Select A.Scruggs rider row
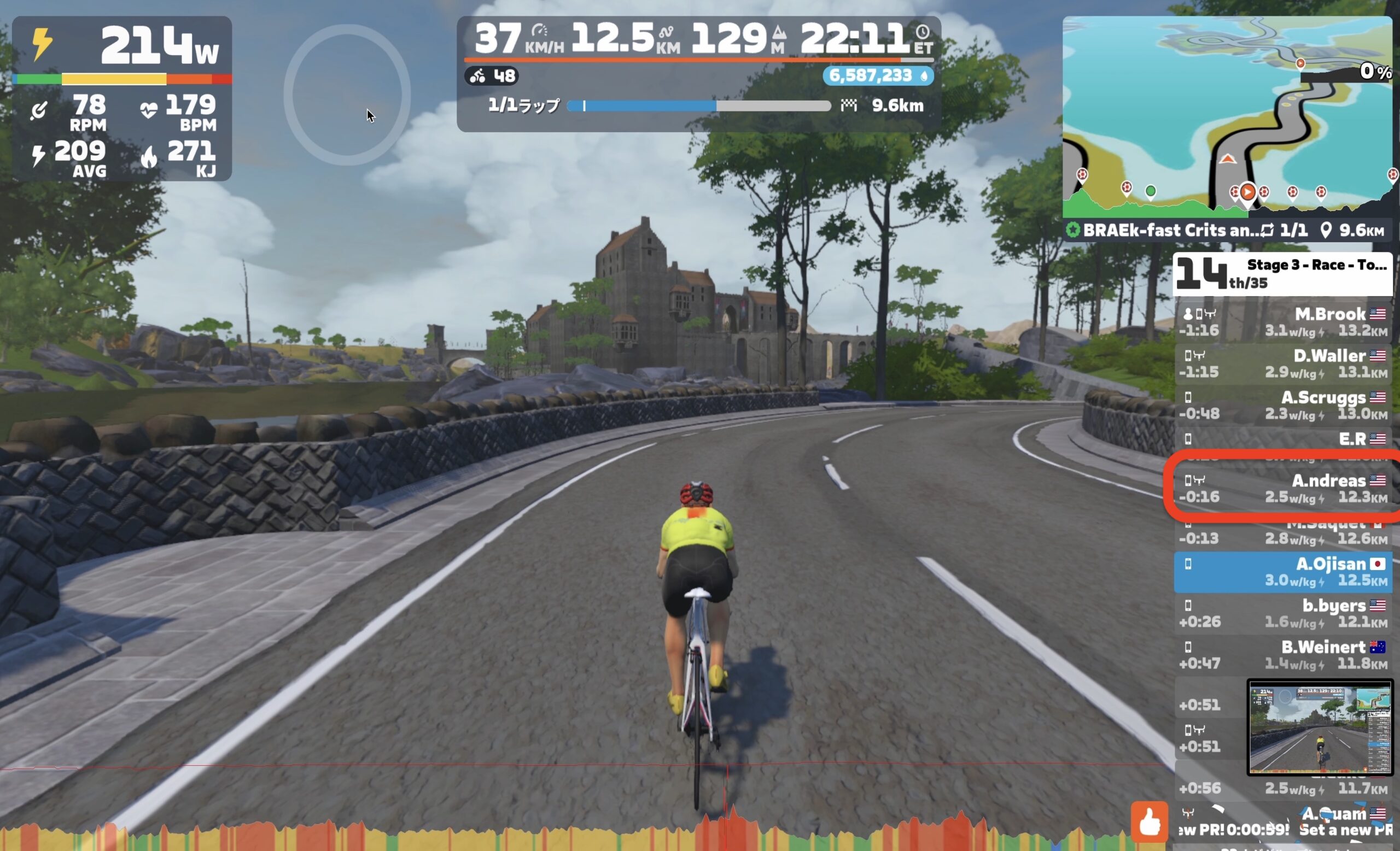The height and width of the screenshot is (851, 1400). 1283,405
